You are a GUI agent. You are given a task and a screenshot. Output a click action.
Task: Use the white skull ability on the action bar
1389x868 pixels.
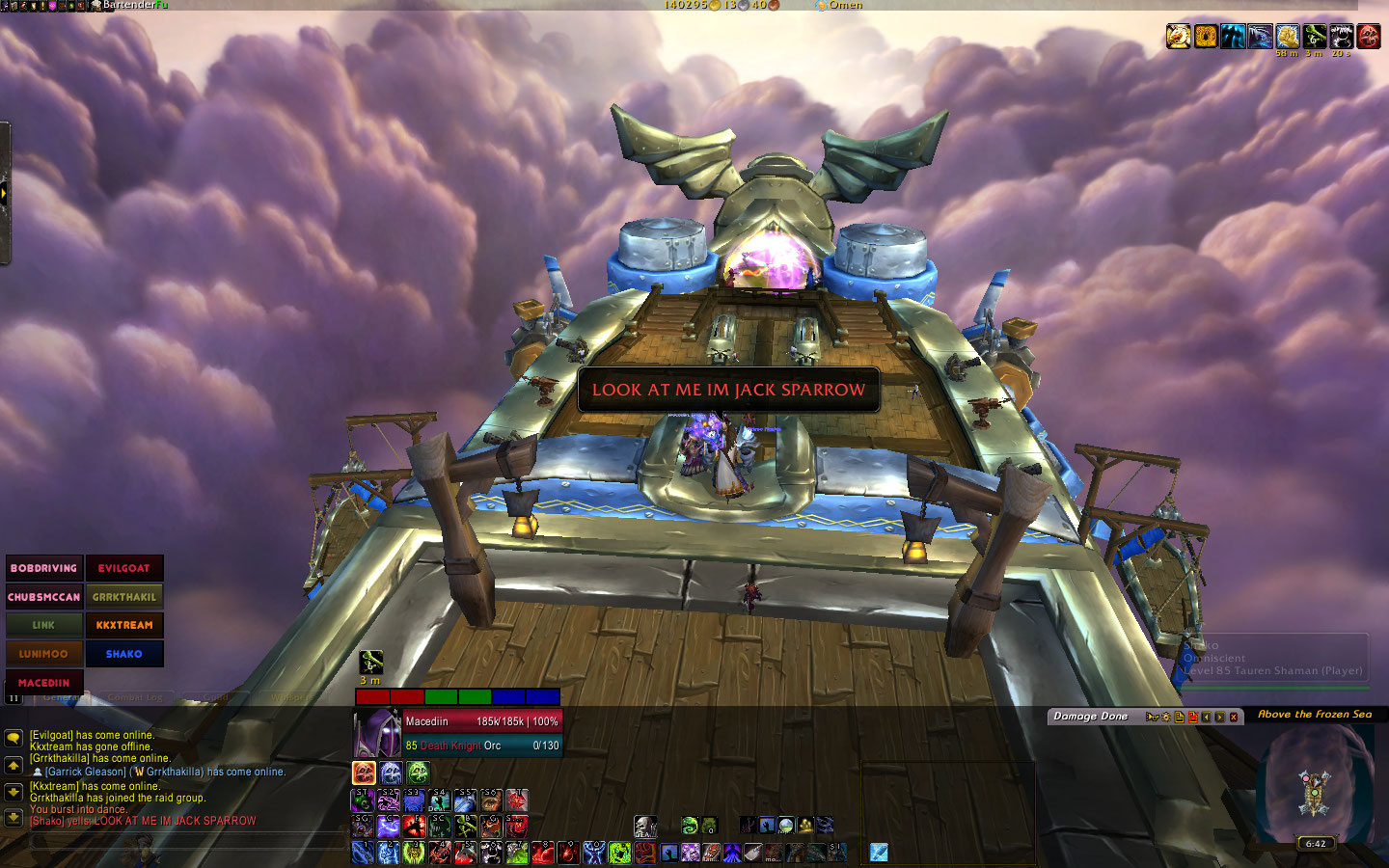[x=644, y=826]
